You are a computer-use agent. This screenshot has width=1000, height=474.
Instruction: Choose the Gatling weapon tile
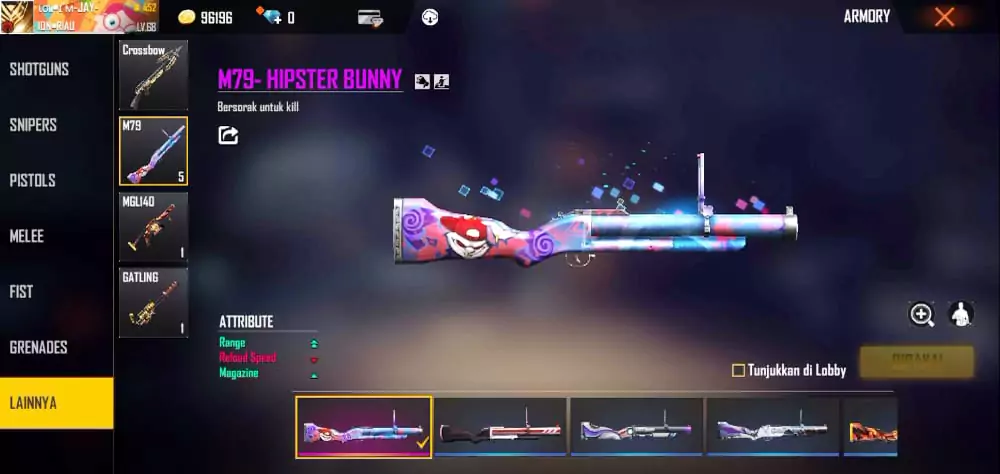click(153, 302)
